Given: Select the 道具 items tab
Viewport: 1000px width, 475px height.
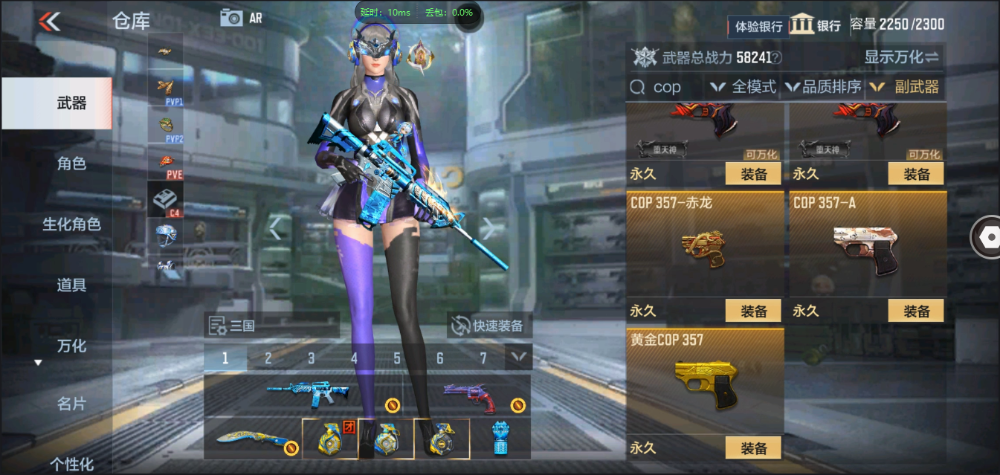Looking at the screenshot, I should tap(71, 285).
